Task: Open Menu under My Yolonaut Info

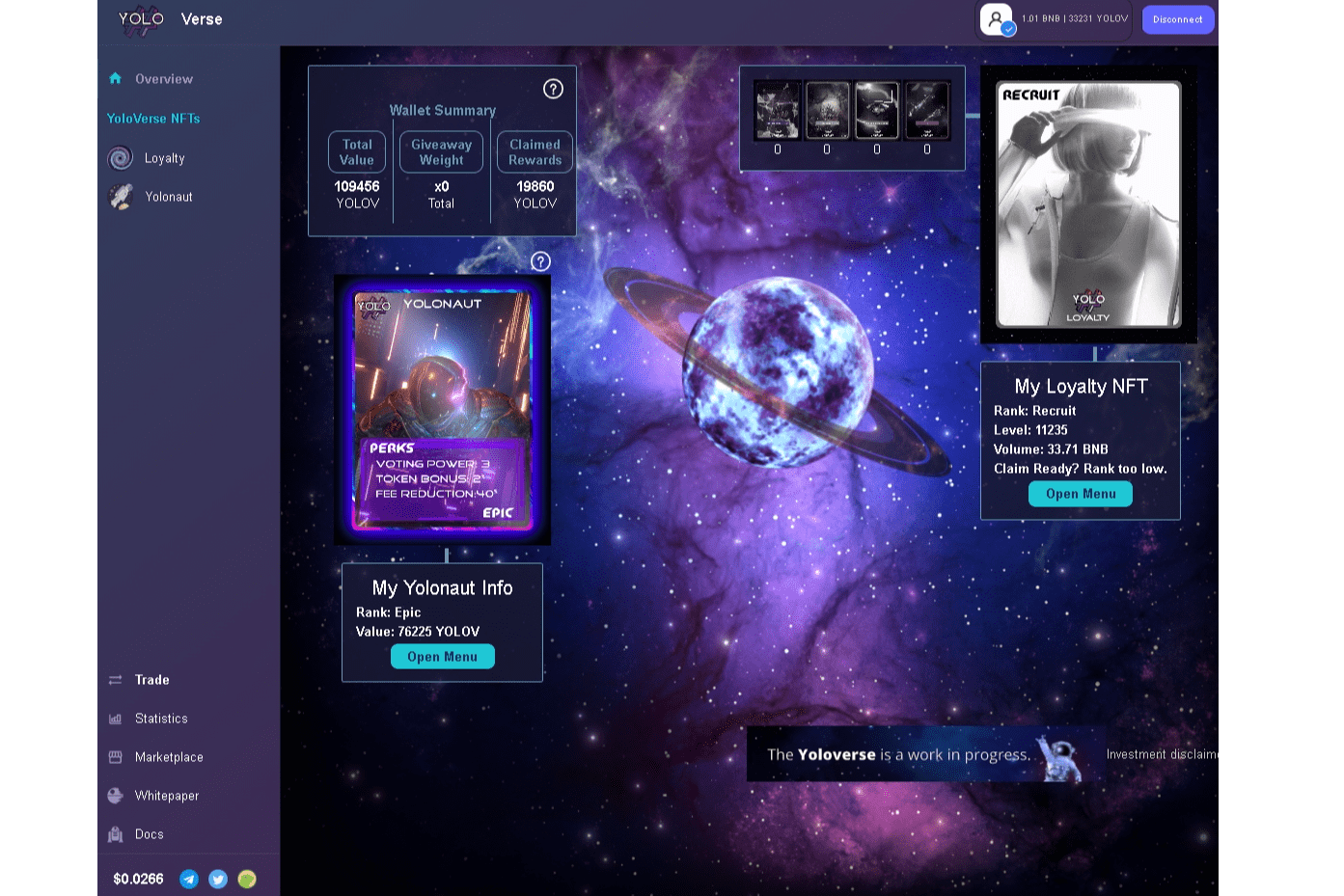Action: (442, 656)
